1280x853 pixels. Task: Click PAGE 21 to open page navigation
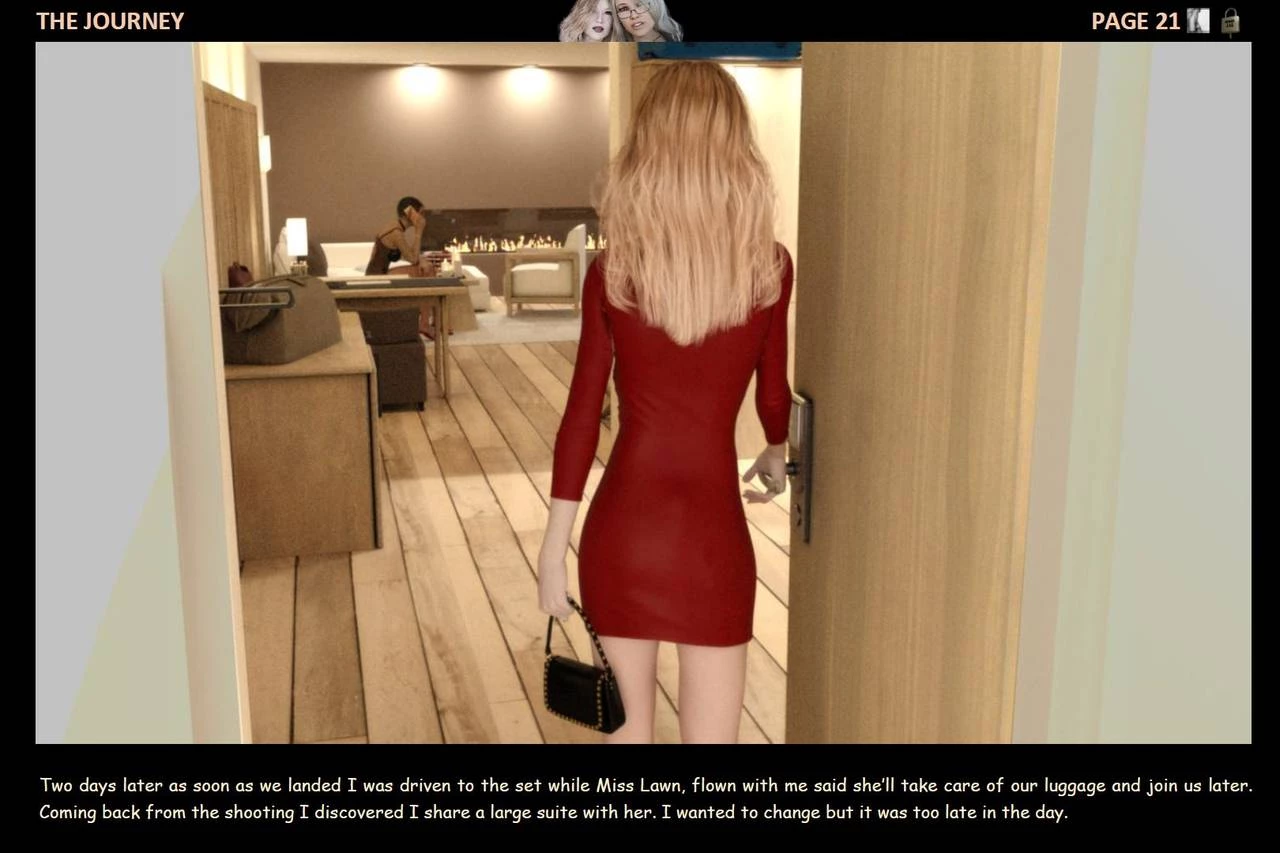tap(1135, 20)
